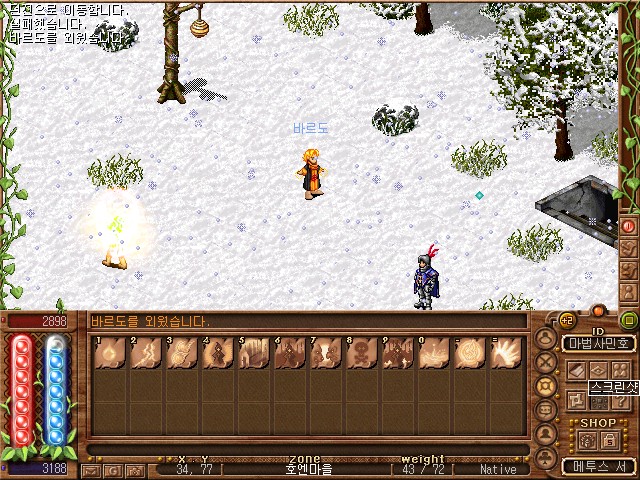Select the open hand skill in the last slot

505,352
